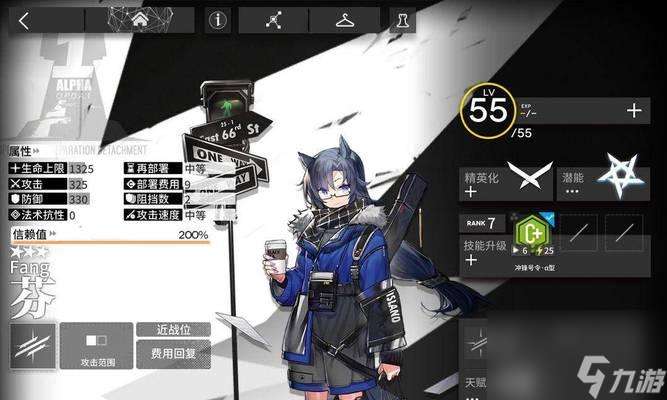Screen dimensions: 667x400
Task: Open the network nodes icon
Action: click(273, 19)
